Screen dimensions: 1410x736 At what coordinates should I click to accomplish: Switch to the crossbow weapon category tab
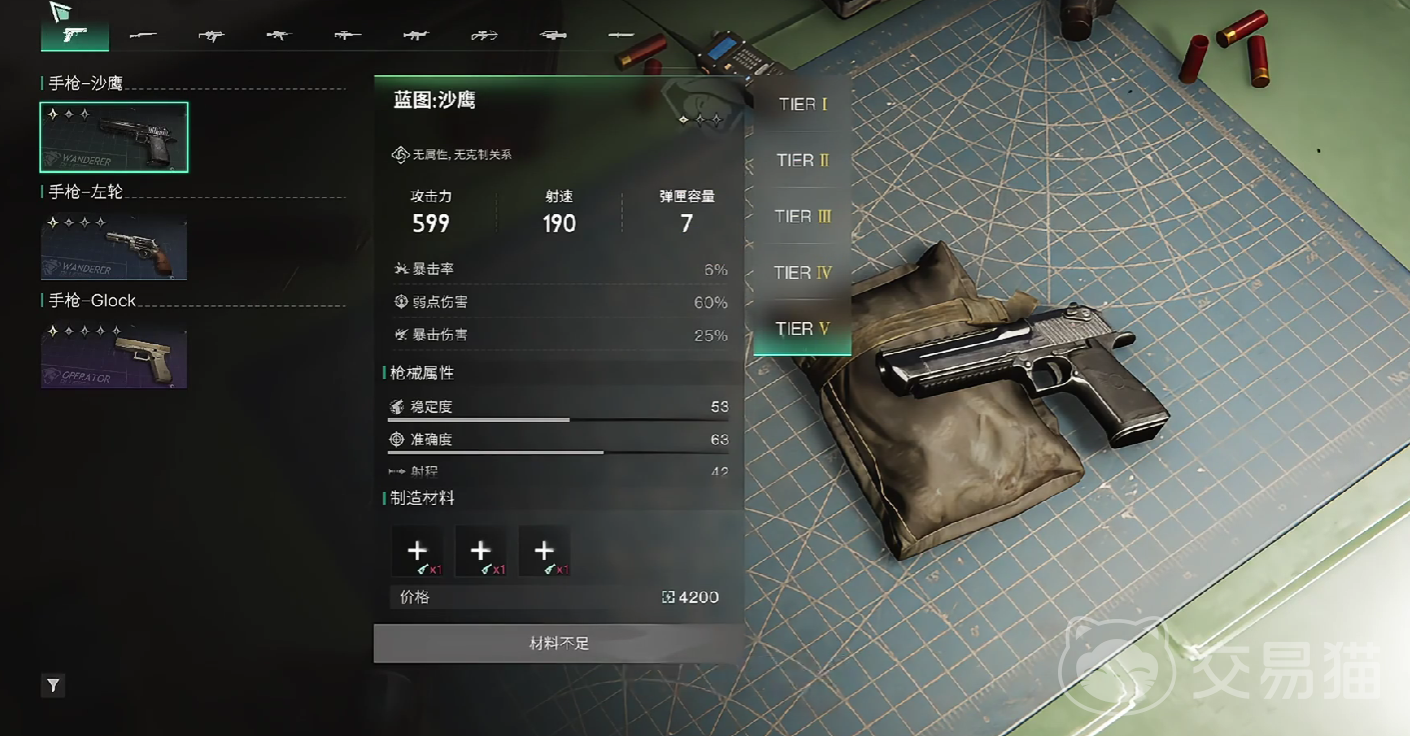[484, 35]
